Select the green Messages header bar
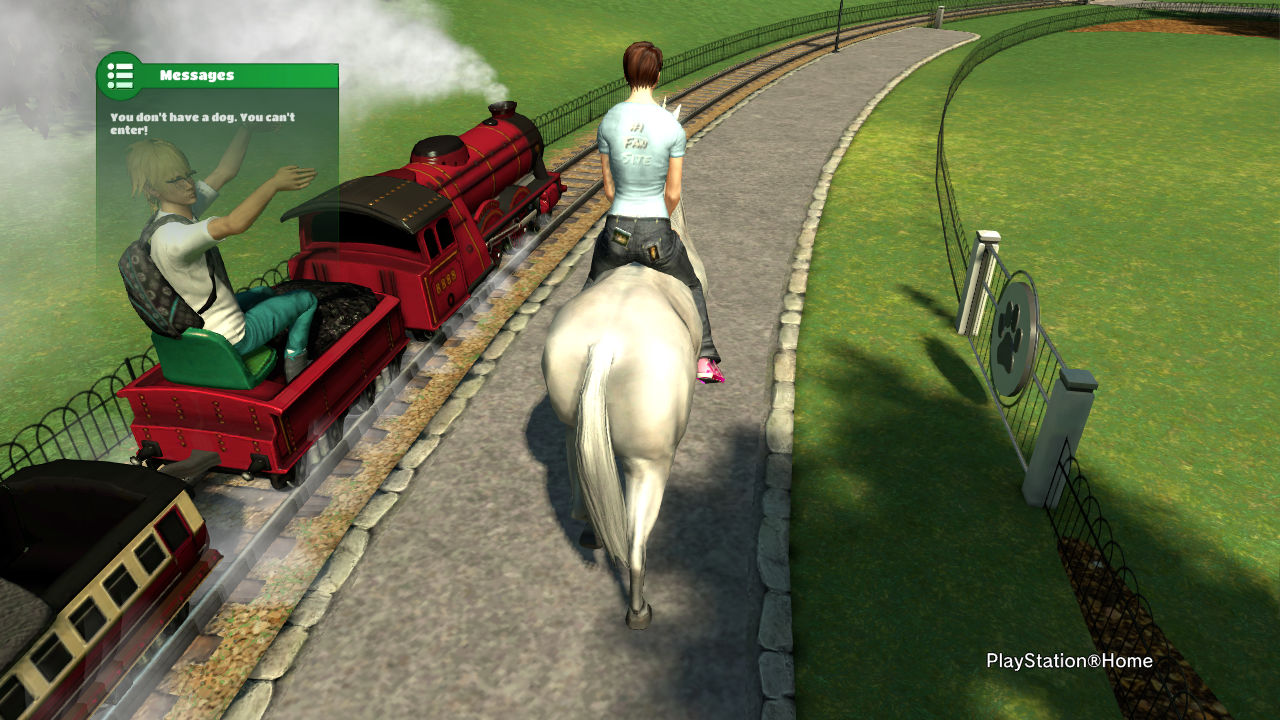This screenshot has width=1280, height=720. (240, 76)
